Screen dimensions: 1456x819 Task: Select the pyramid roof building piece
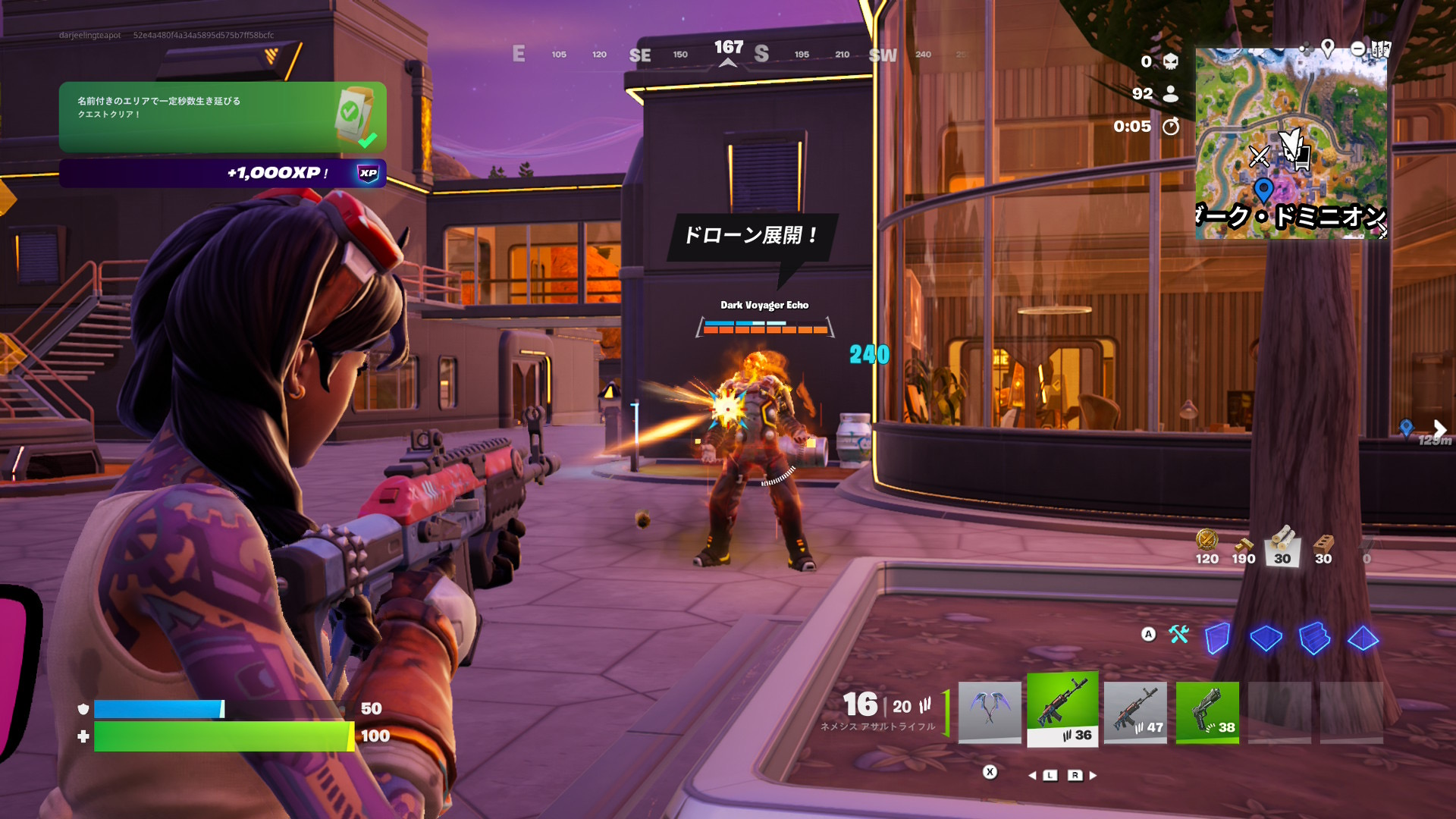[x=1363, y=638]
